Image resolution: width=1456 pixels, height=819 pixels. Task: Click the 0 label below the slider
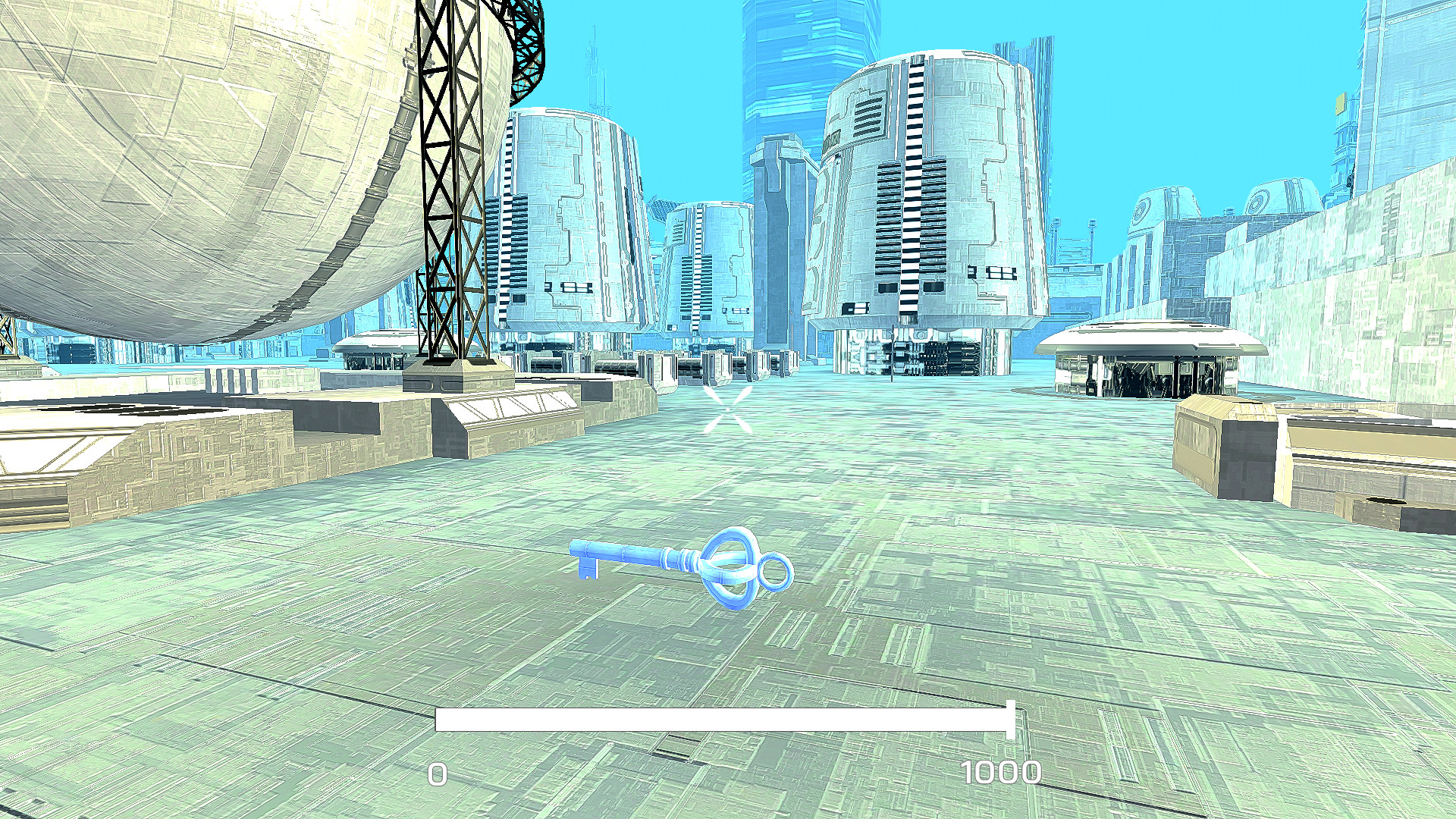pos(438,775)
